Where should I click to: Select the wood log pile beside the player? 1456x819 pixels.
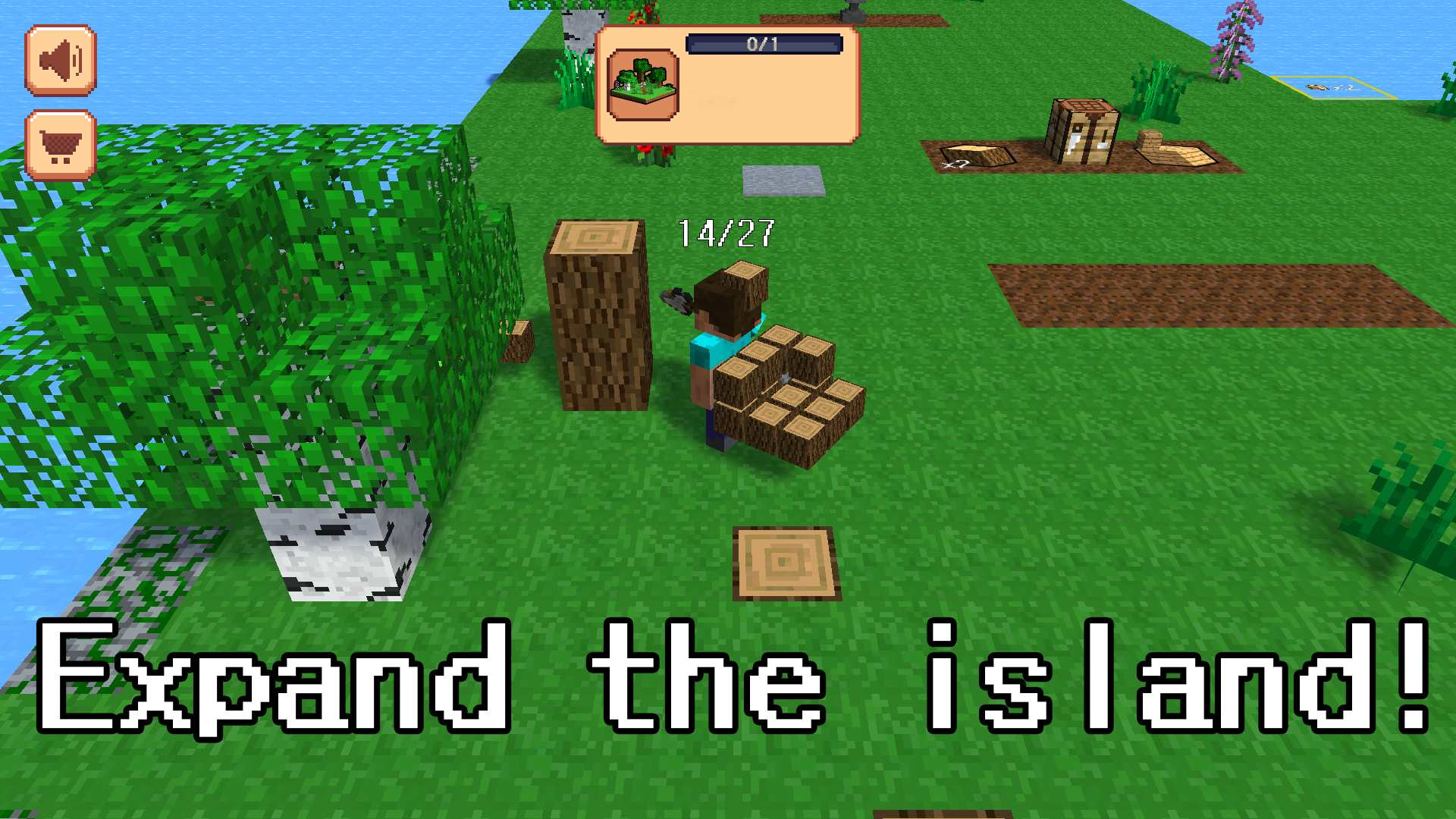(789, 394)
